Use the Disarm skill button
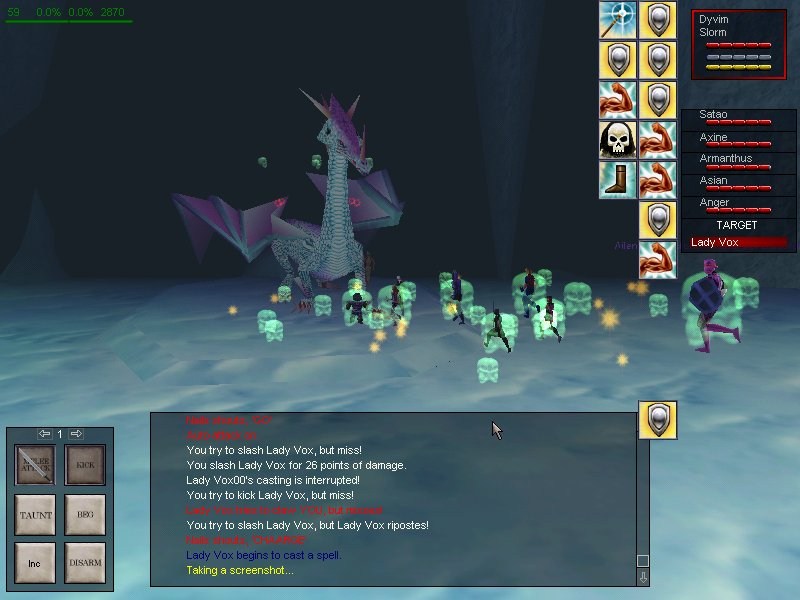Screen dimensions: 800x600 tap(85, 563)
